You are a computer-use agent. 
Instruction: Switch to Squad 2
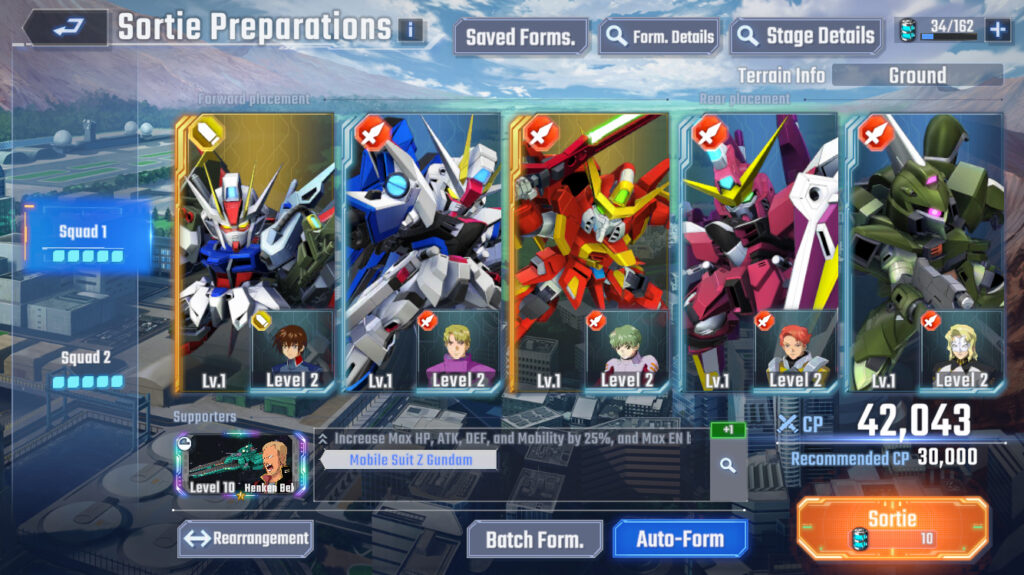point(87,366)
